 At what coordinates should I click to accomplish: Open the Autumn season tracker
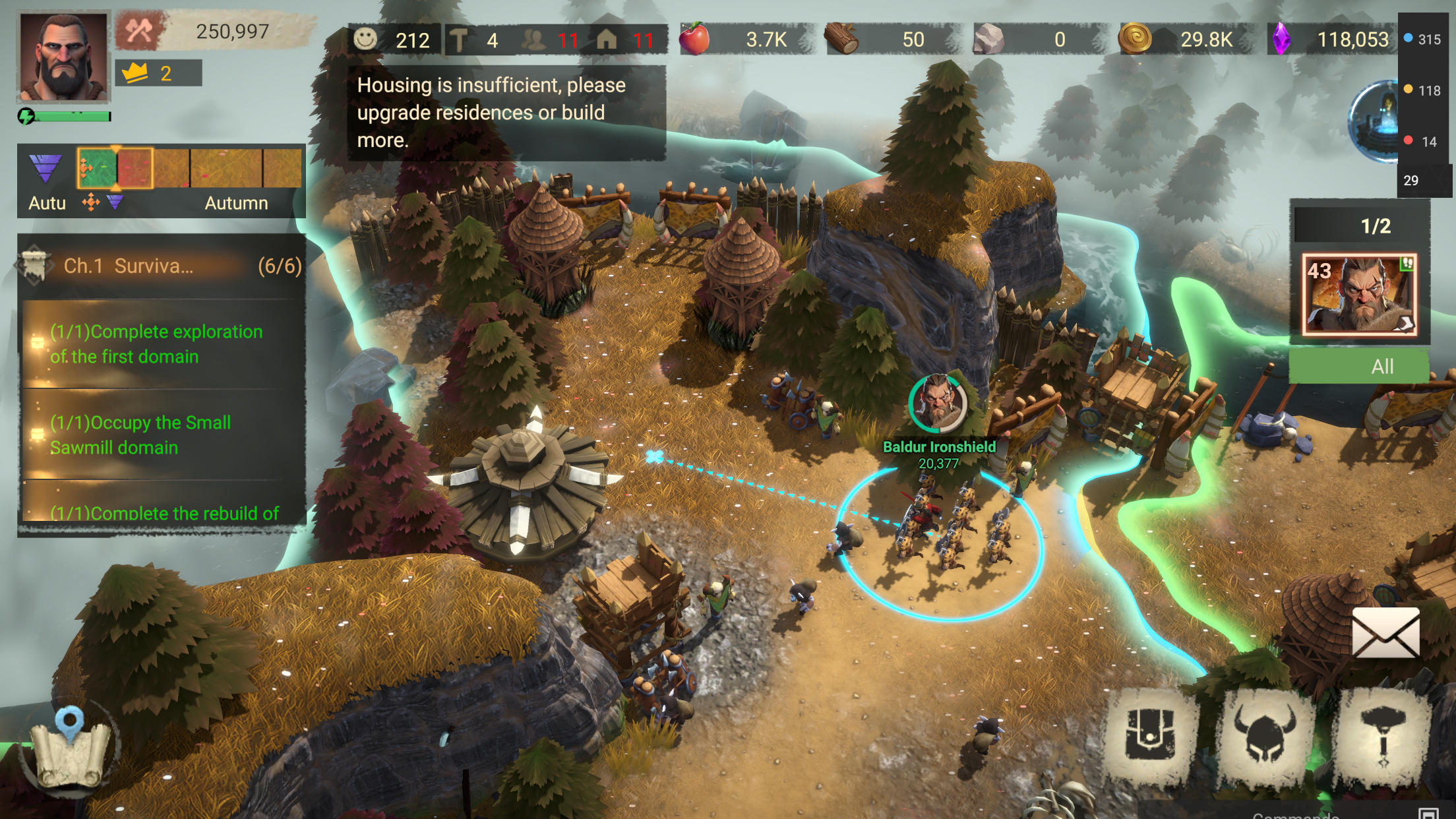(x=162, y=180)
